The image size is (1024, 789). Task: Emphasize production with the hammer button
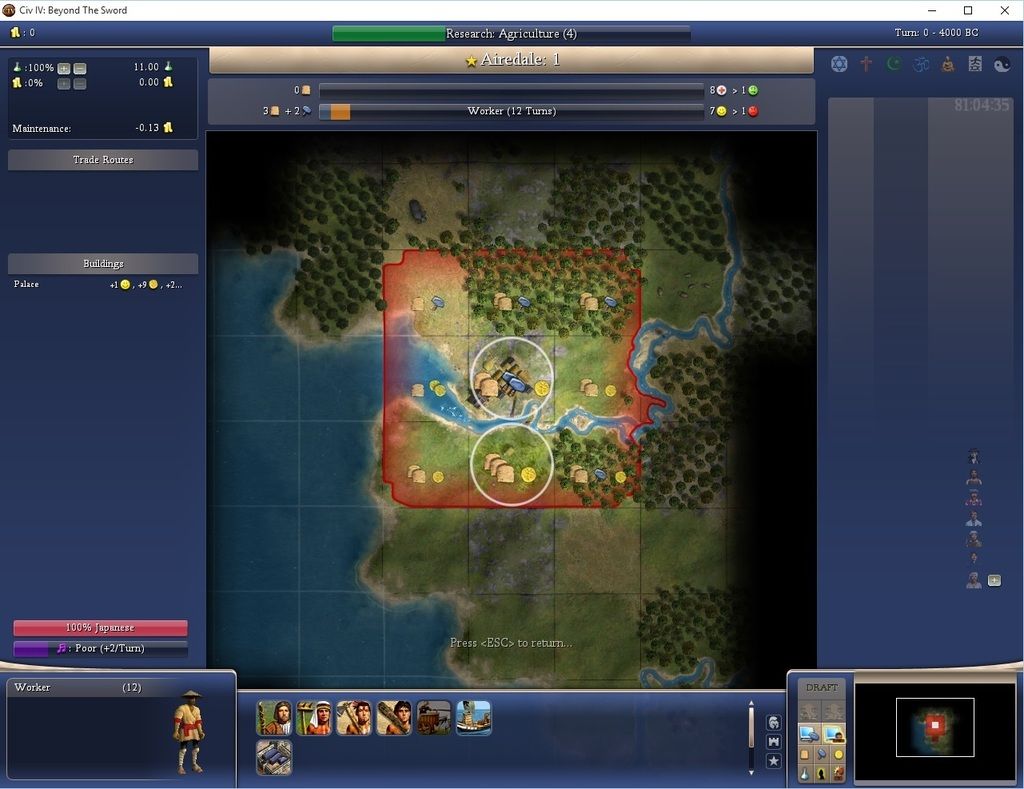pos(821,754)
